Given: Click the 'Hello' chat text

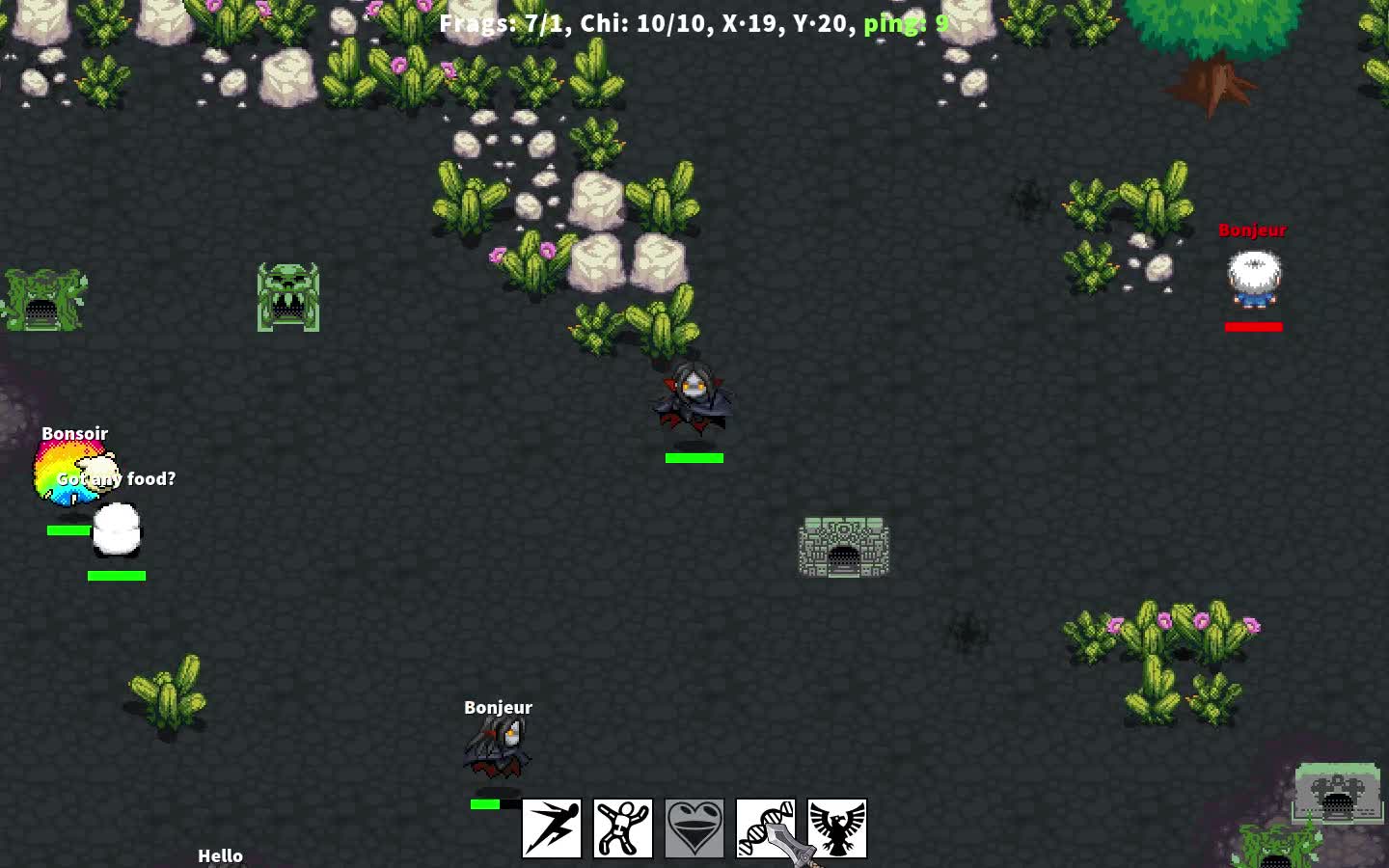Looking at the screenshot, I should pos(220,854).
